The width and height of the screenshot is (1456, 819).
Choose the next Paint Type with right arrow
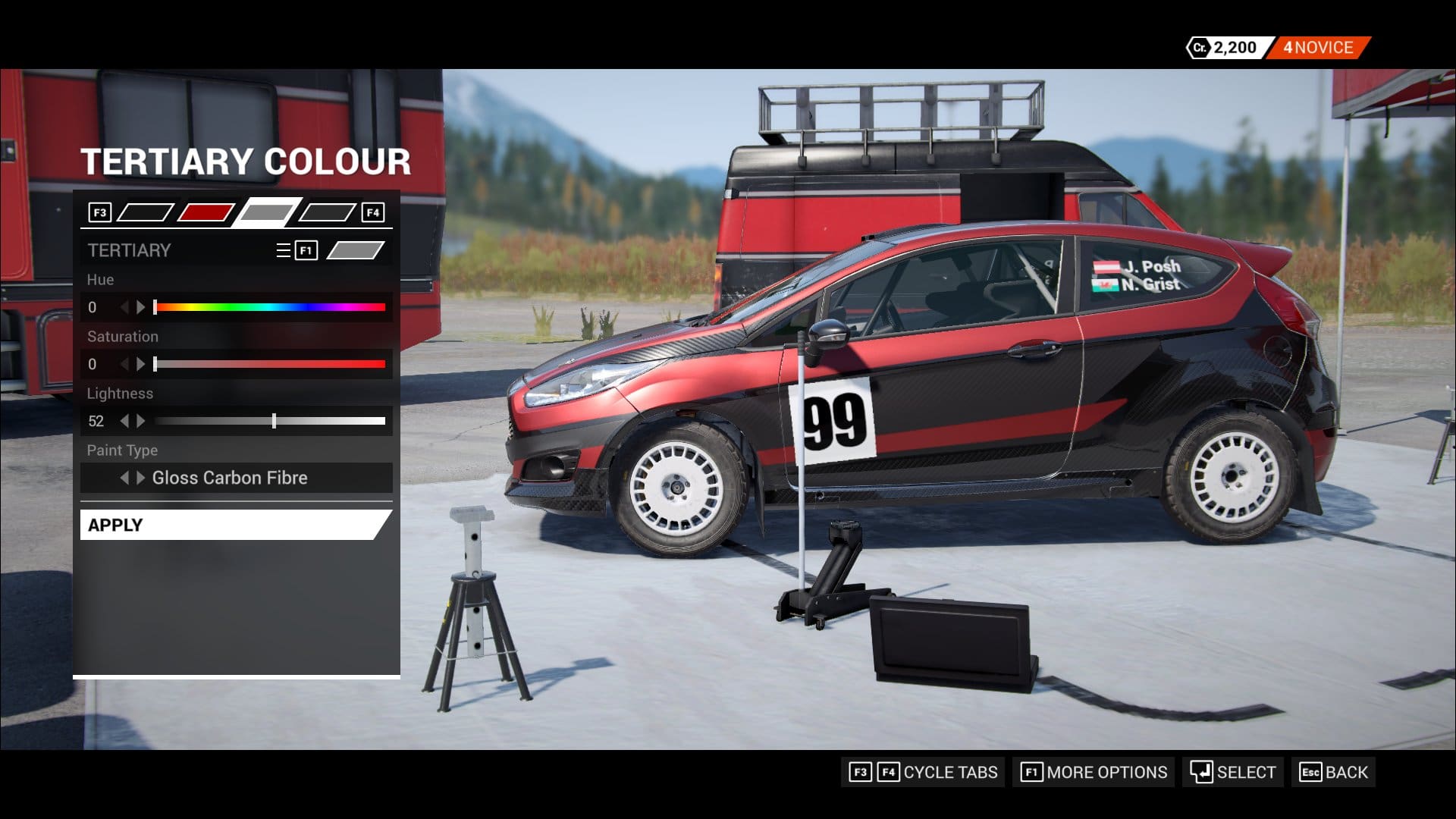pyautogui.click(x=140, y=478)
